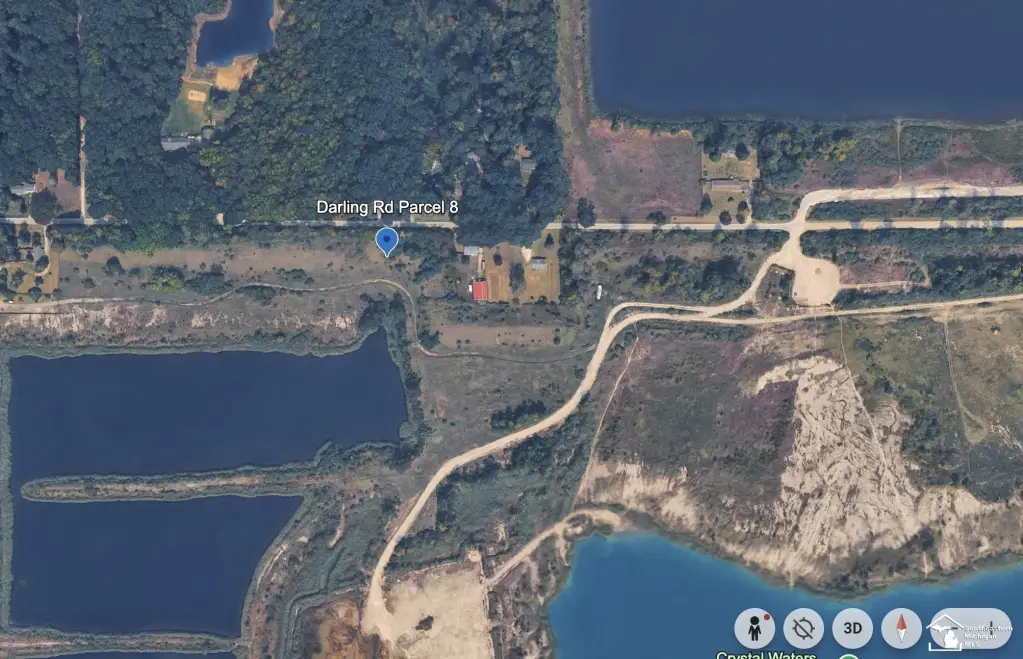Viewport: 1023px width, 659px height.
Task: Toggle the crossed-out location target button
Action: tap(803, 628)
